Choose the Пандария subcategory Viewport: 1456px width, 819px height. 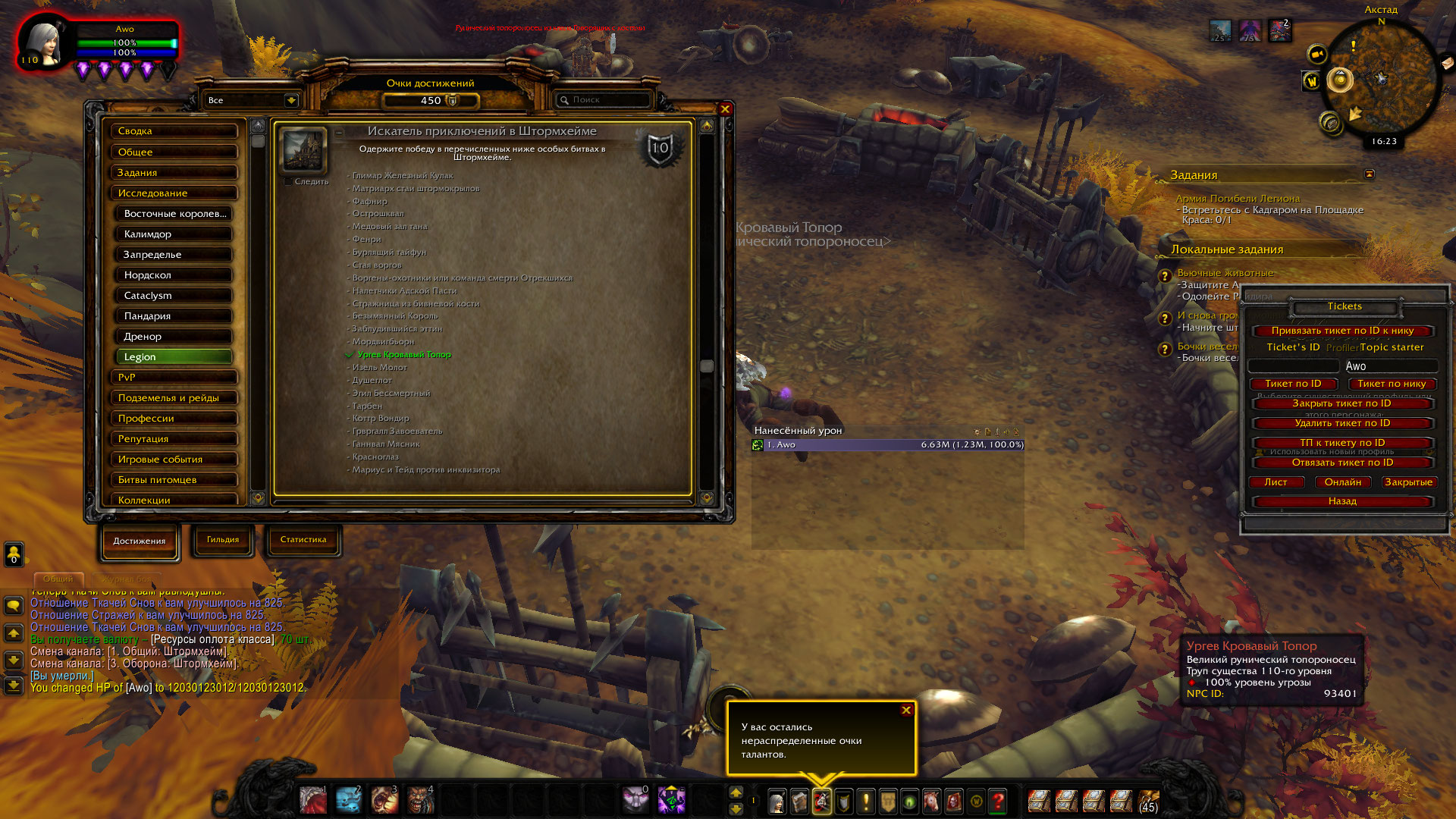click(174, 315)
